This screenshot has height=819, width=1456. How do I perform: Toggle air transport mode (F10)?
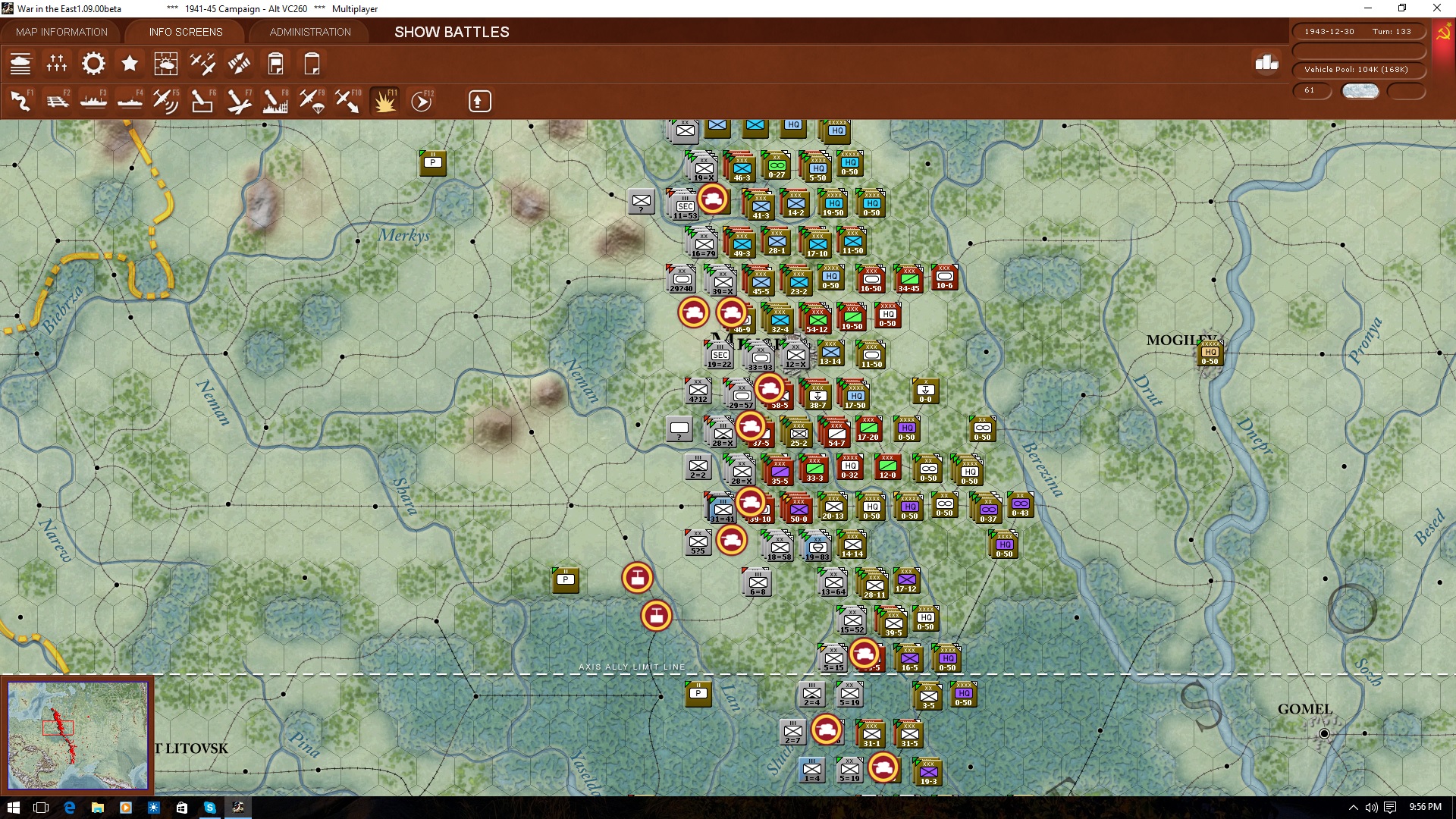click(348, 100)
